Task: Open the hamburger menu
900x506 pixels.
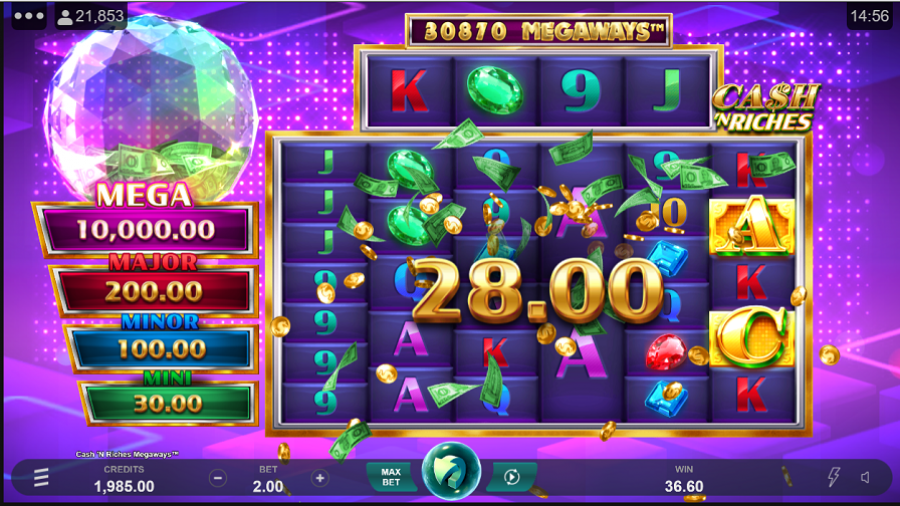Action: tap(41, 478)
